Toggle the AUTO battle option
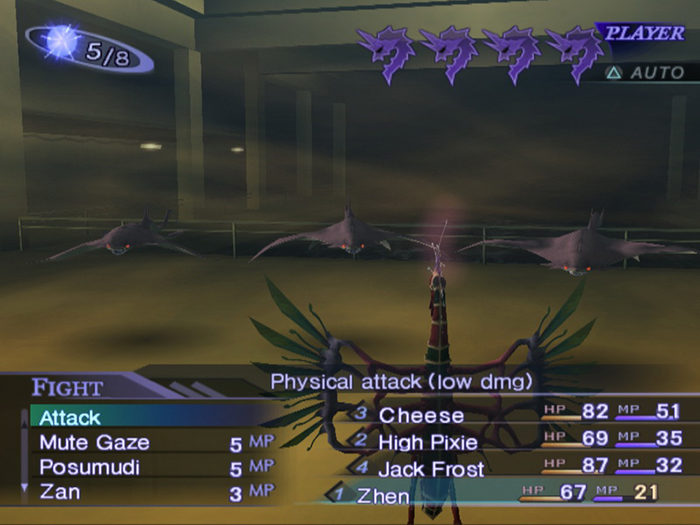 [647, 73]
